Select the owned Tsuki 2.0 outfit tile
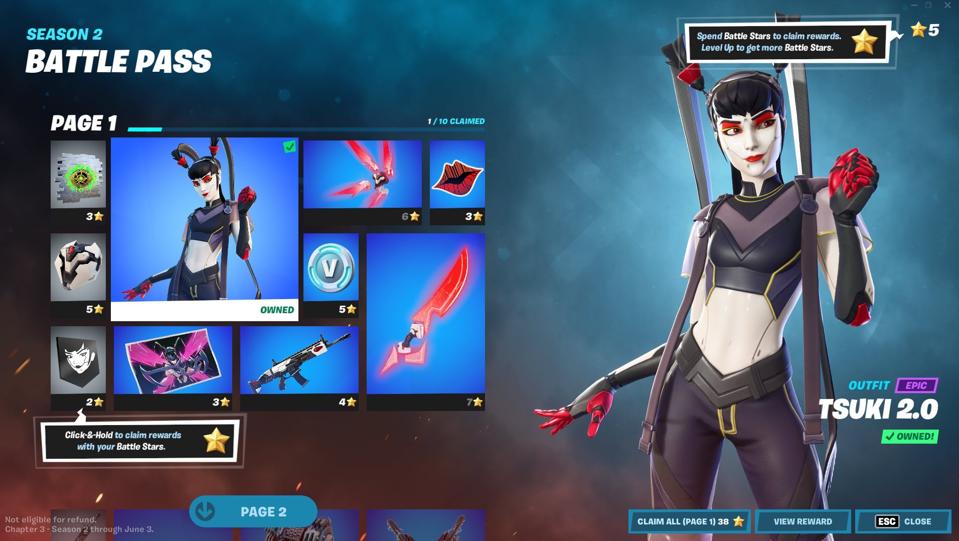 click(204, 228)
